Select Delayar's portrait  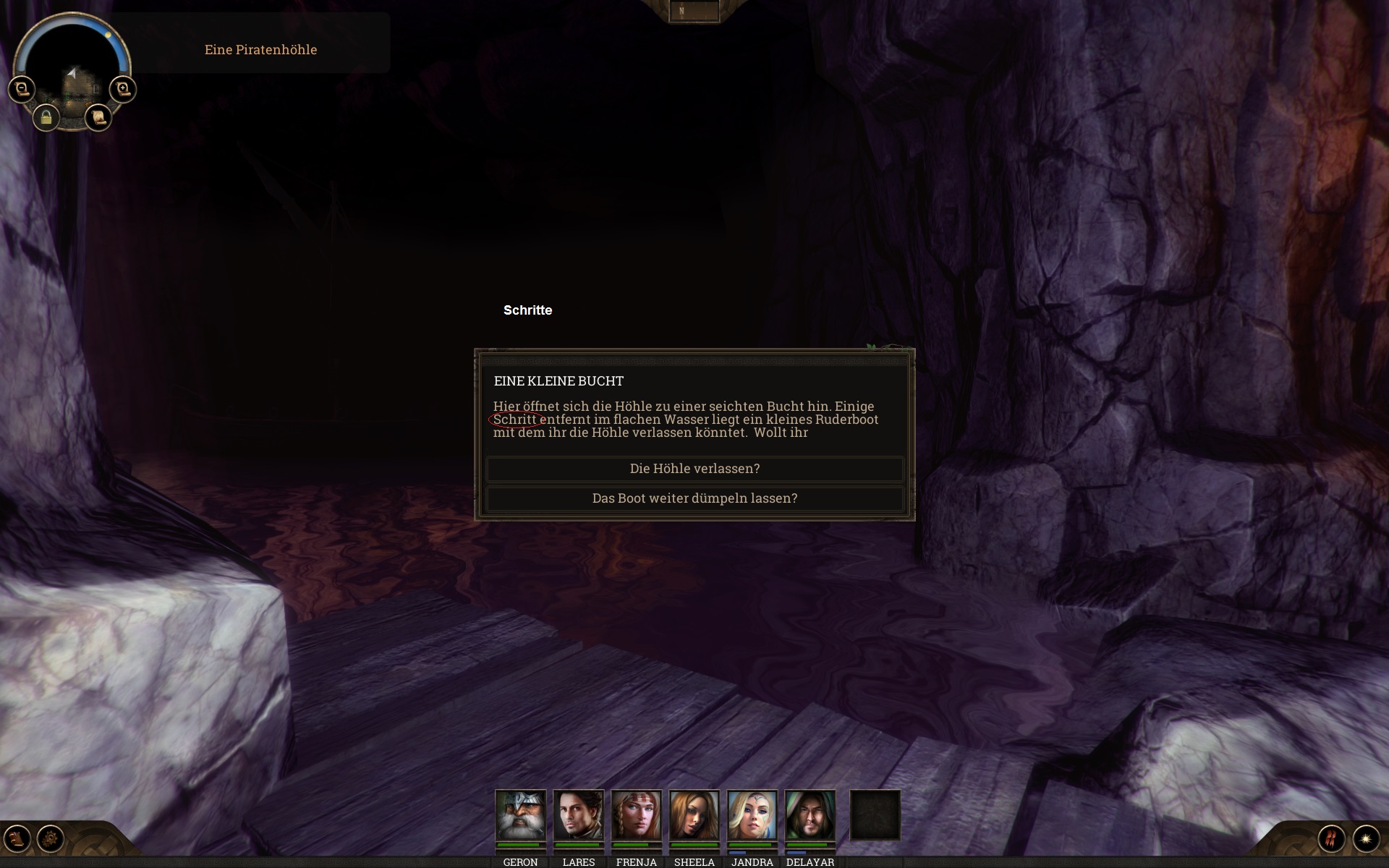810,814
